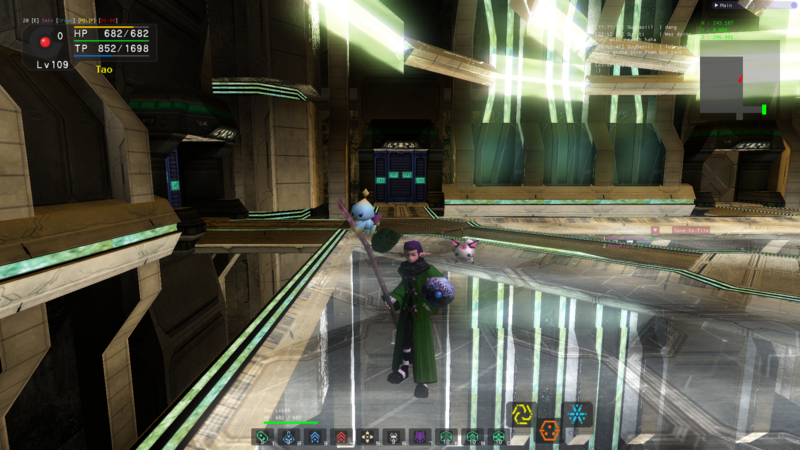Activate the purple hotbar technique icon

click(x=419, y=437)
